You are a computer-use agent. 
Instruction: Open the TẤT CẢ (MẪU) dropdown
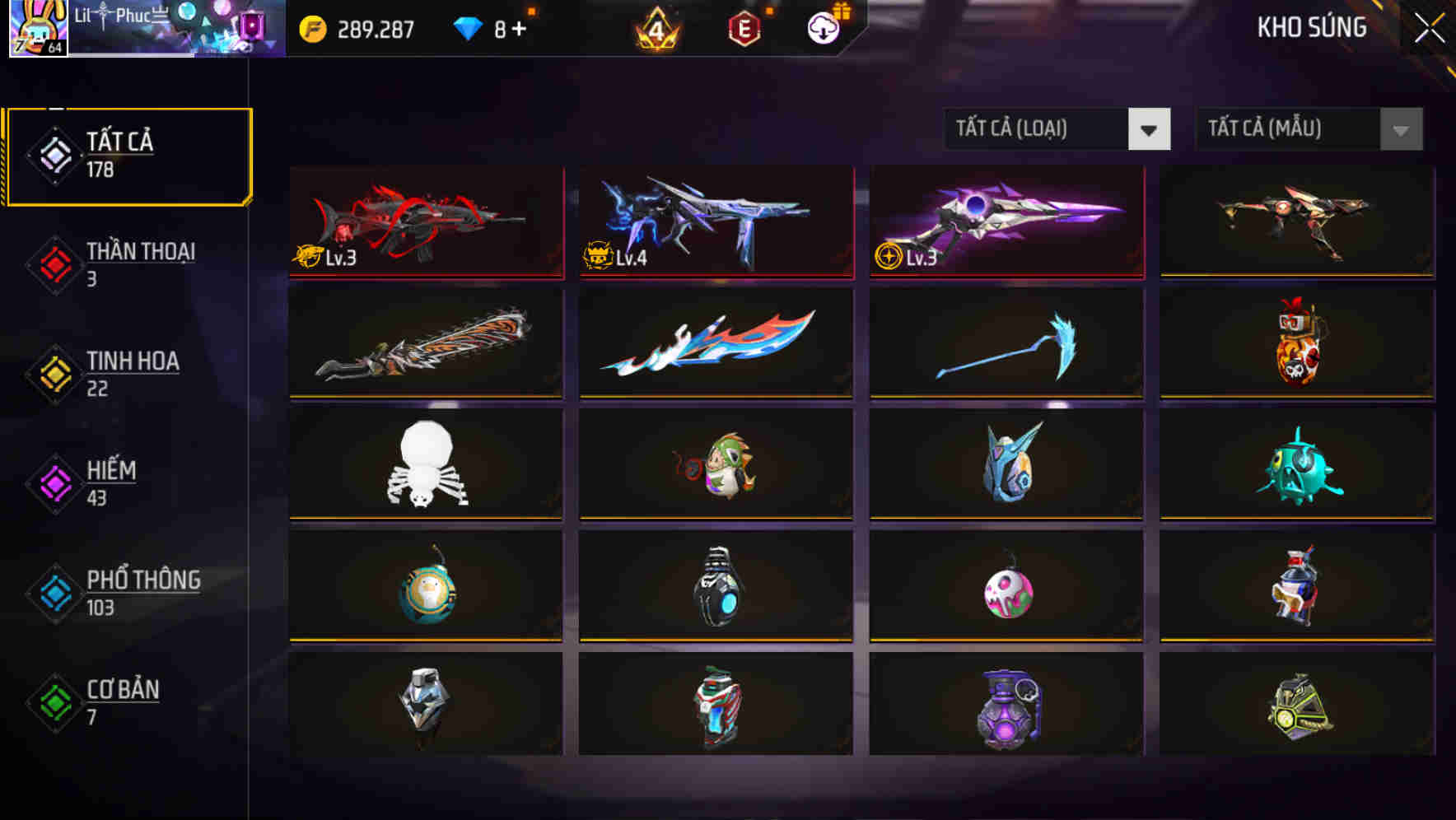pos(1309,129)
